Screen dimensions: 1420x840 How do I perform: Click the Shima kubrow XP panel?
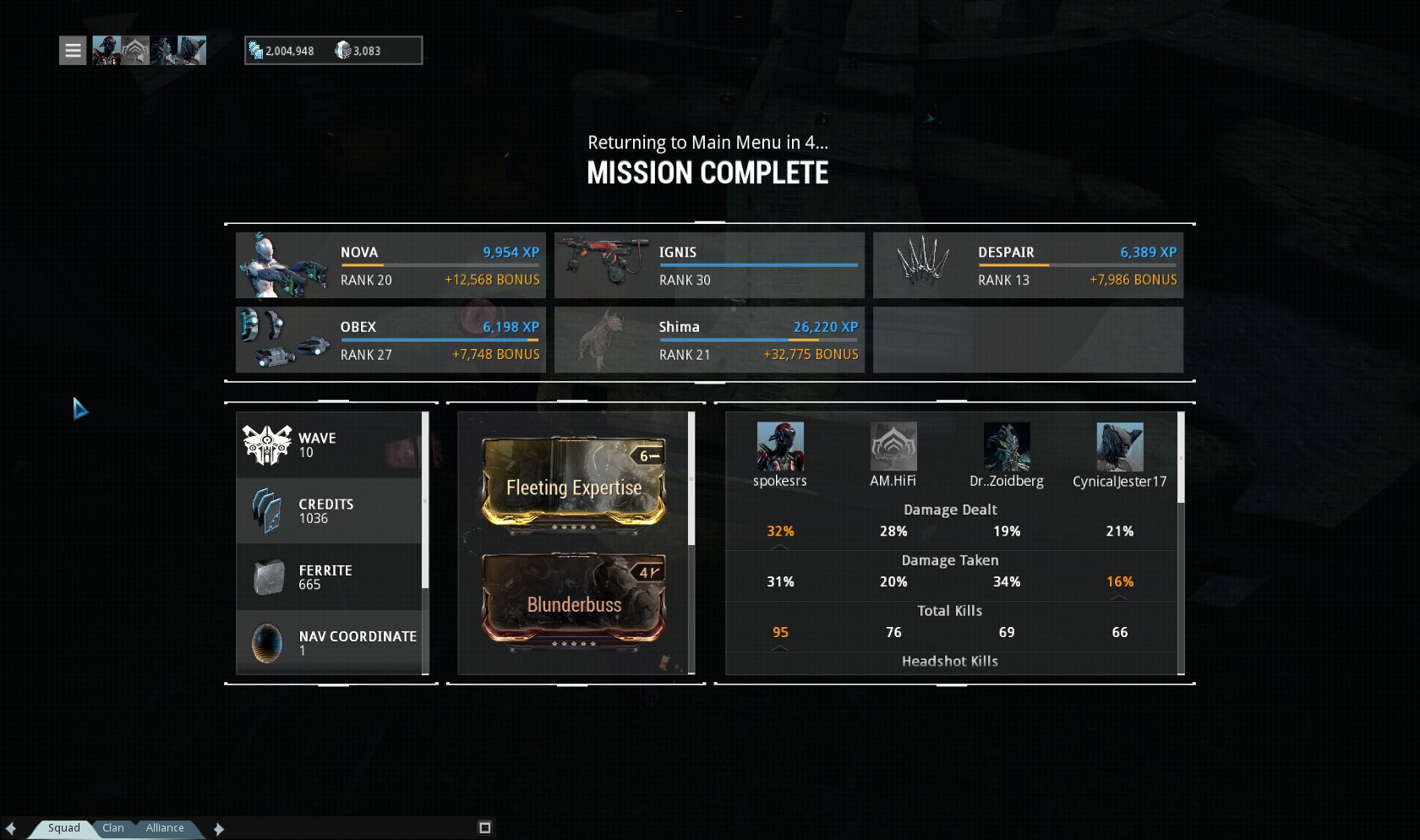709,340
